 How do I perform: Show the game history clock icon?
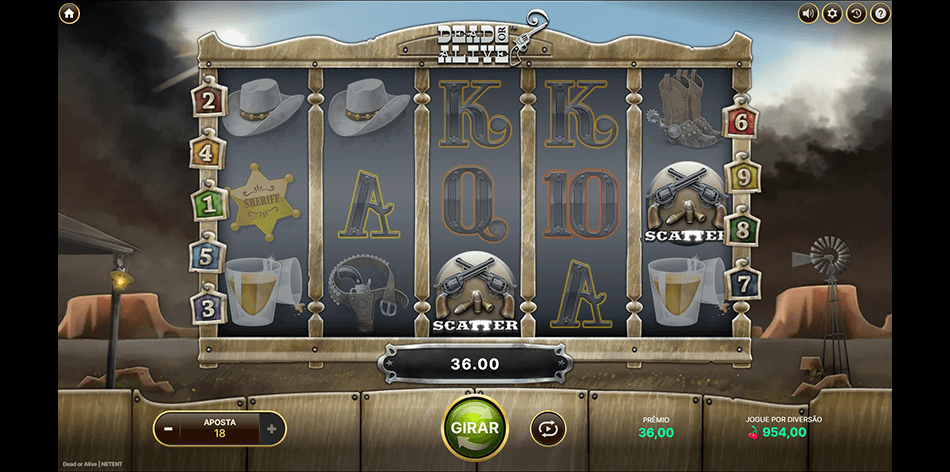point(856,14)
